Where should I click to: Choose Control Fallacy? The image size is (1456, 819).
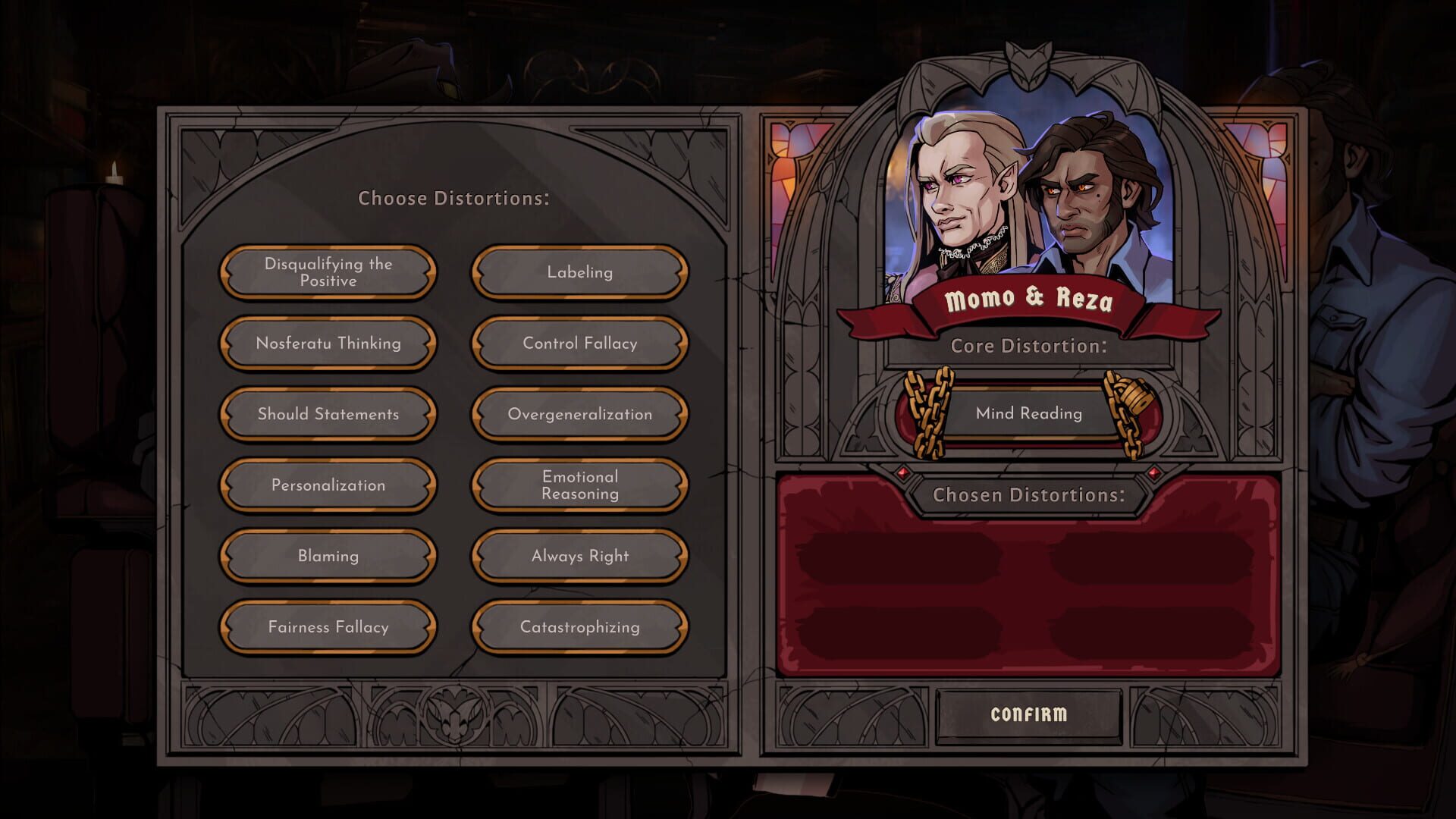(579, 344)
